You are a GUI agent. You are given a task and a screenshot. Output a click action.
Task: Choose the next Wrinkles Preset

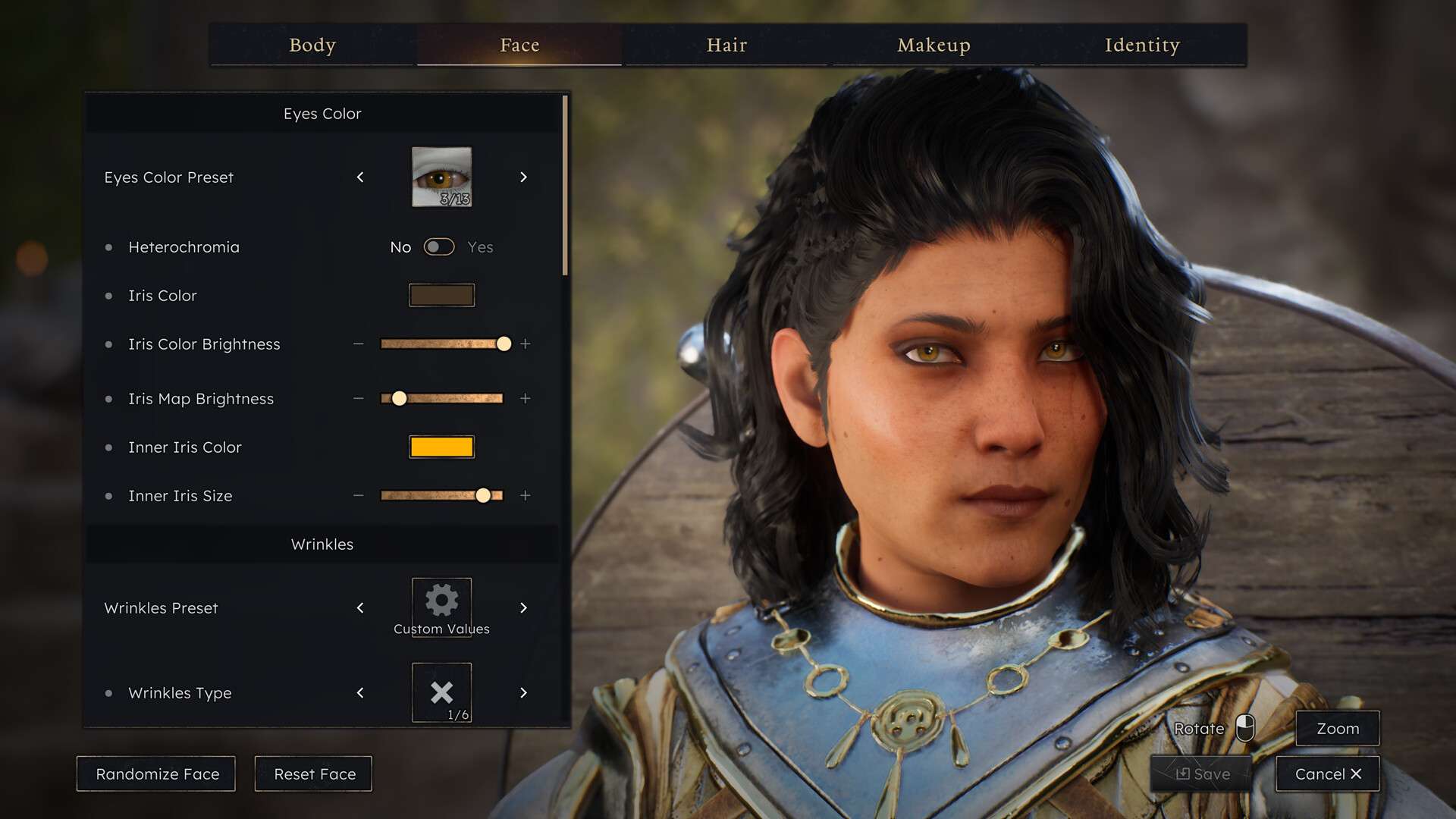point(523,608)
